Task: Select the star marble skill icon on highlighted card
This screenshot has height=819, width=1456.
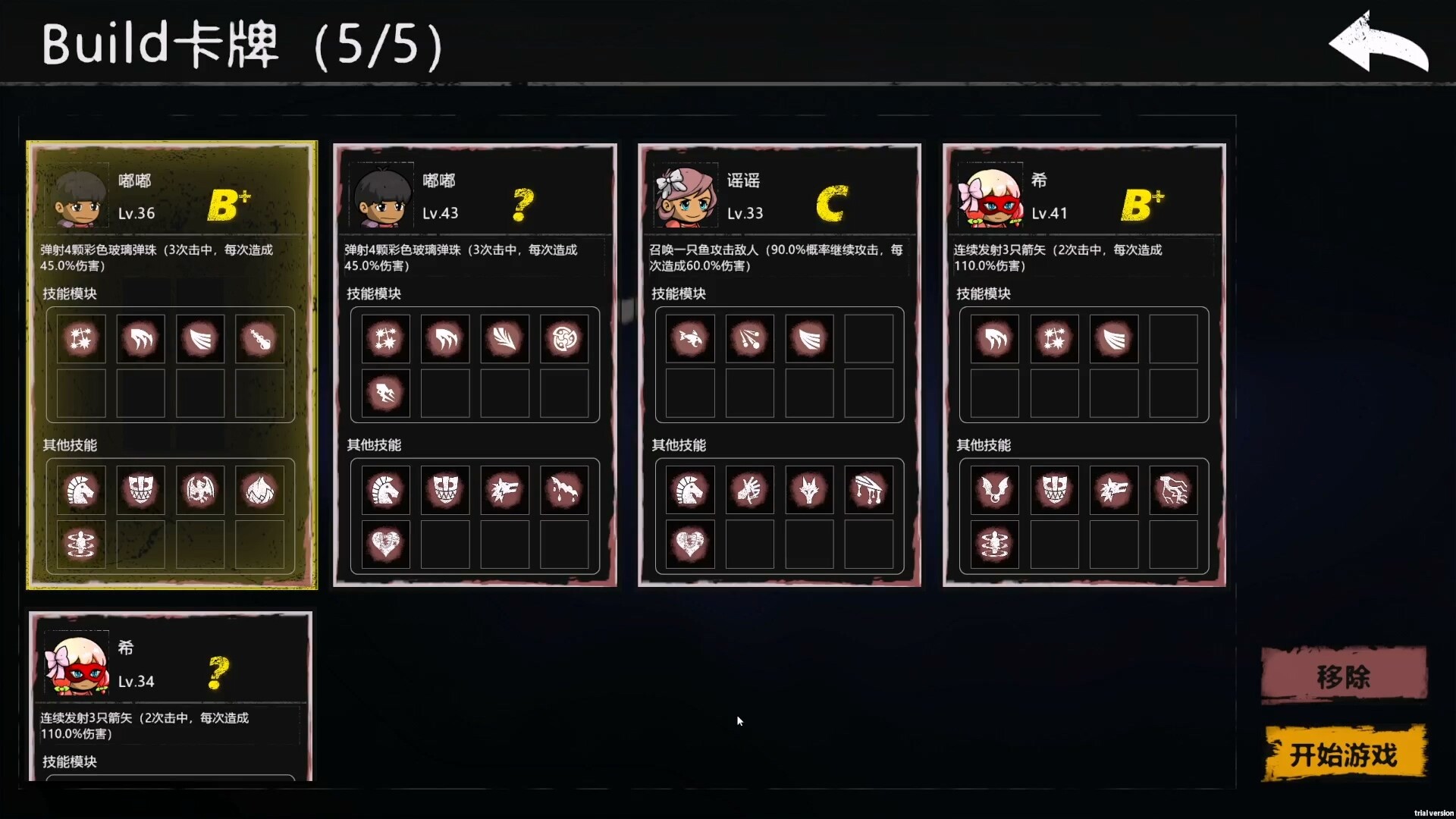Action: [81, 339]
